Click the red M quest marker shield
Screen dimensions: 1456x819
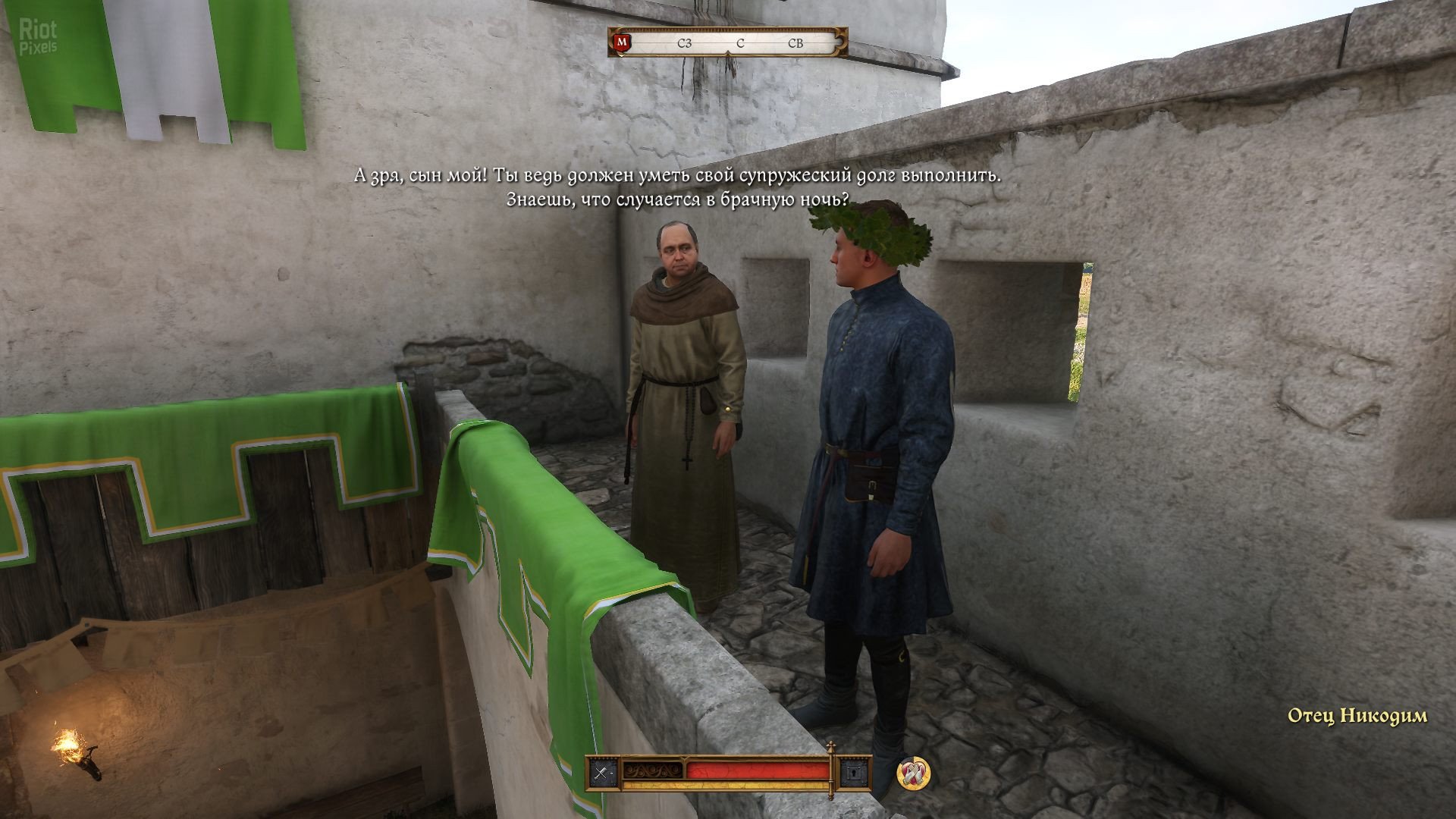tap(623, 43)
